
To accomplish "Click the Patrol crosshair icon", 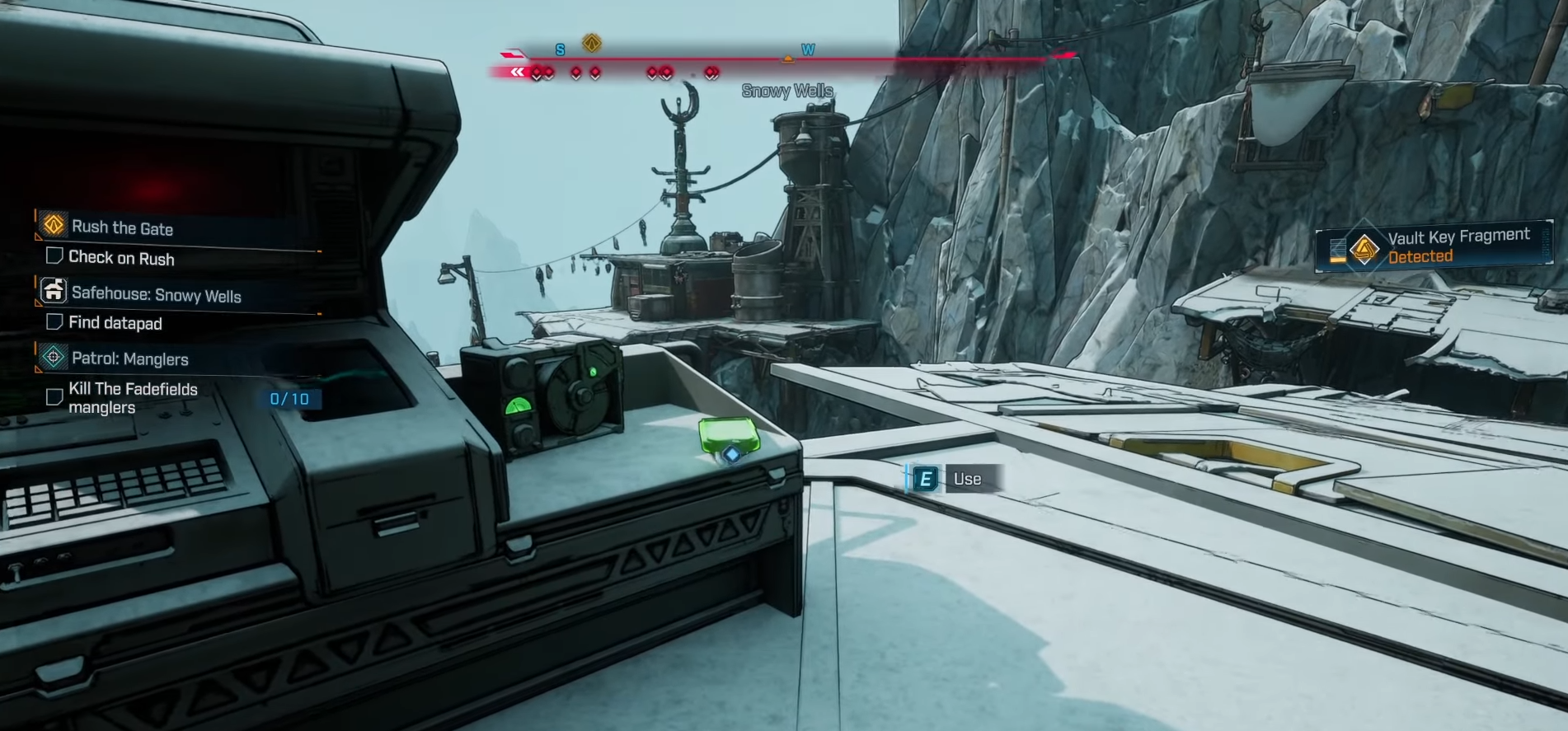I will (54, 357).
